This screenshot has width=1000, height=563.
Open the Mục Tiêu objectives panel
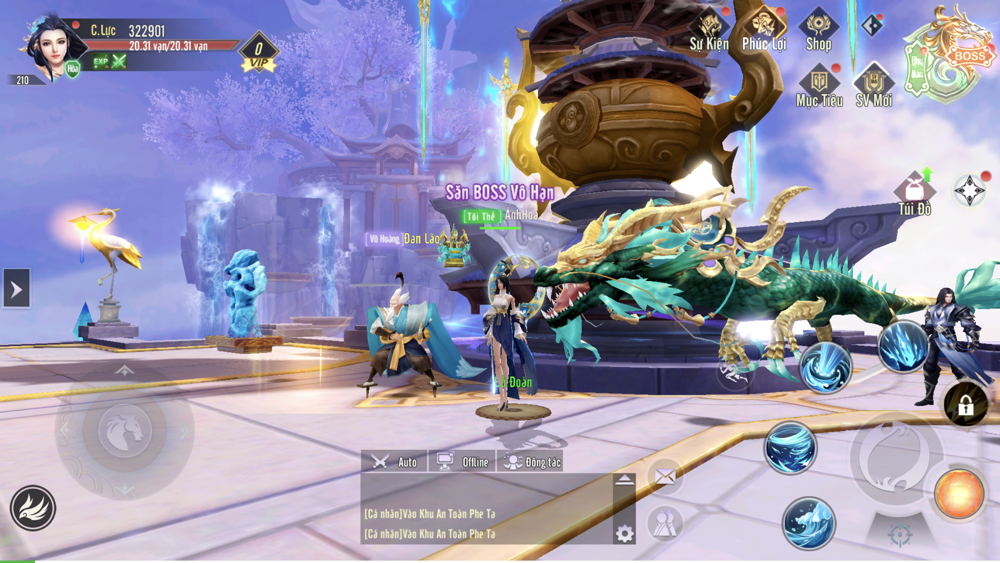[819, 85]
